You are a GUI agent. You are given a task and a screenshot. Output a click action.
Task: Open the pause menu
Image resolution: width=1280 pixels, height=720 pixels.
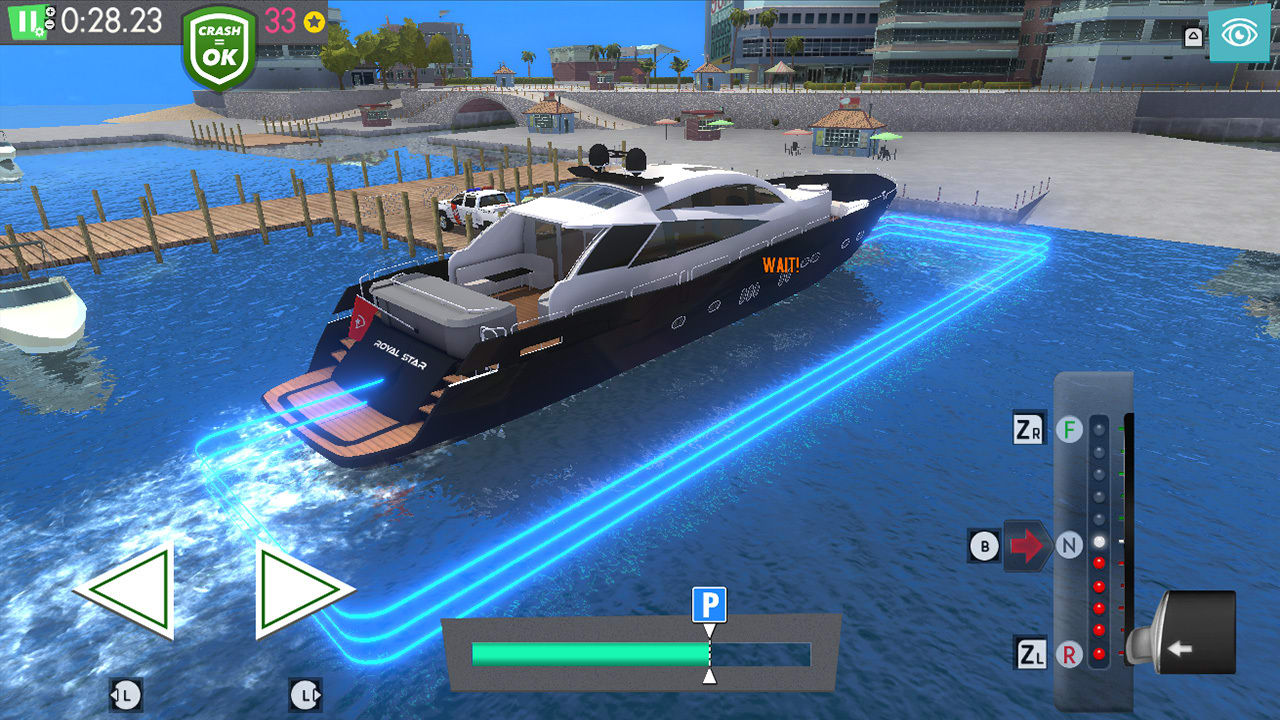[x=26, y=22]
